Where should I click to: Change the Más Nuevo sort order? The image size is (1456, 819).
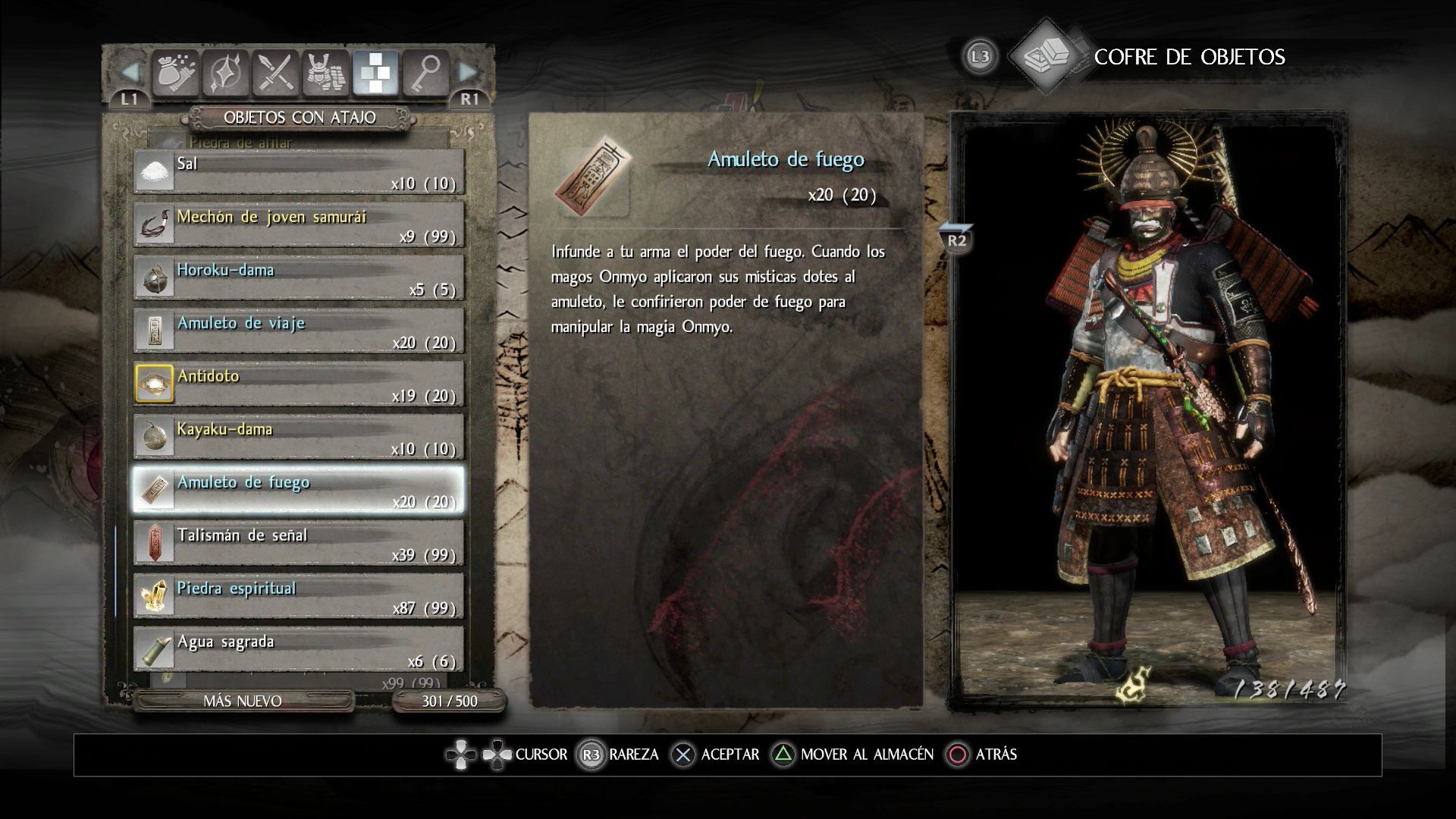pos(243,701)
